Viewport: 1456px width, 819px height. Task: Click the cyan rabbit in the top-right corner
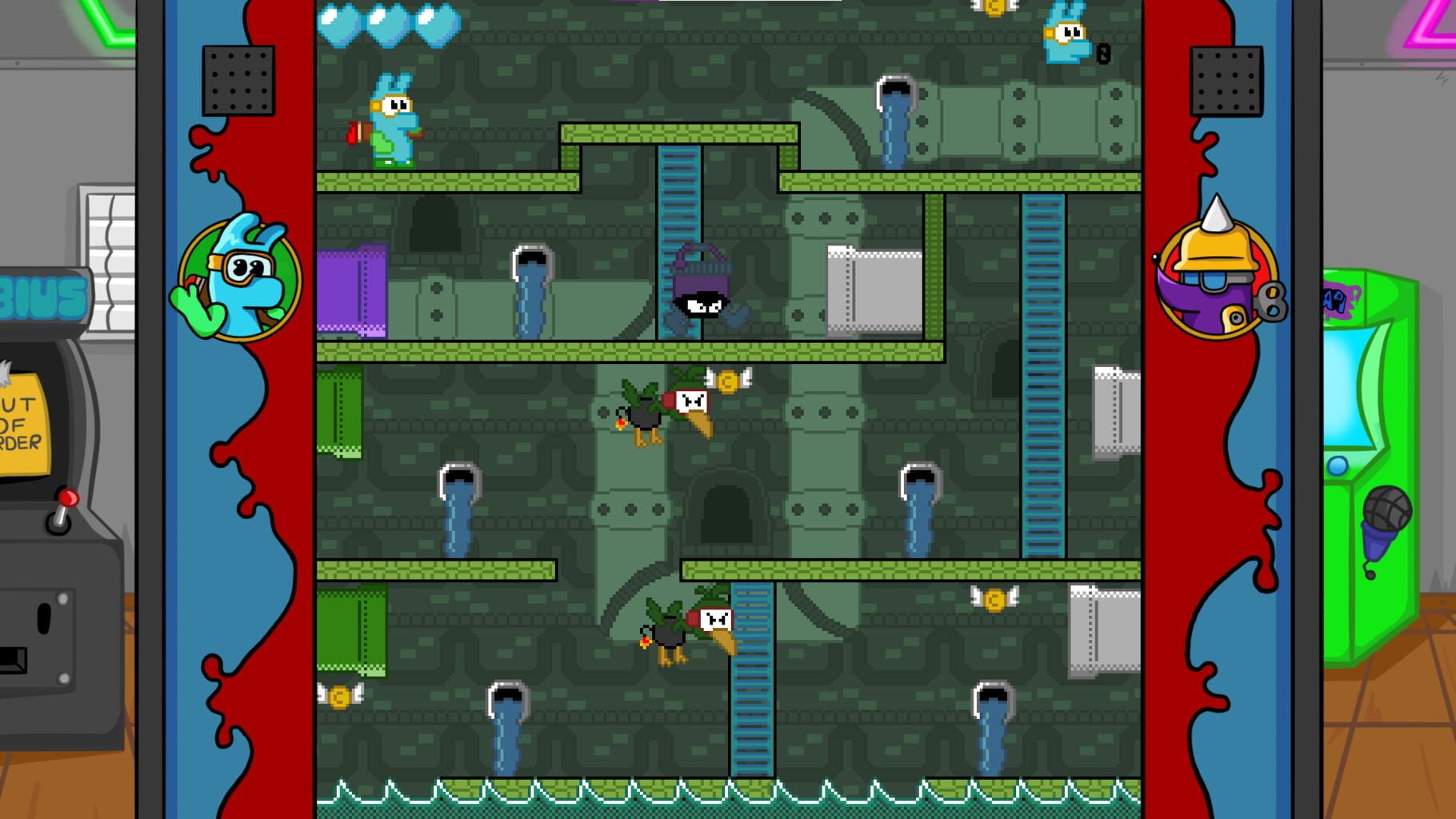tap(1068, 36)
